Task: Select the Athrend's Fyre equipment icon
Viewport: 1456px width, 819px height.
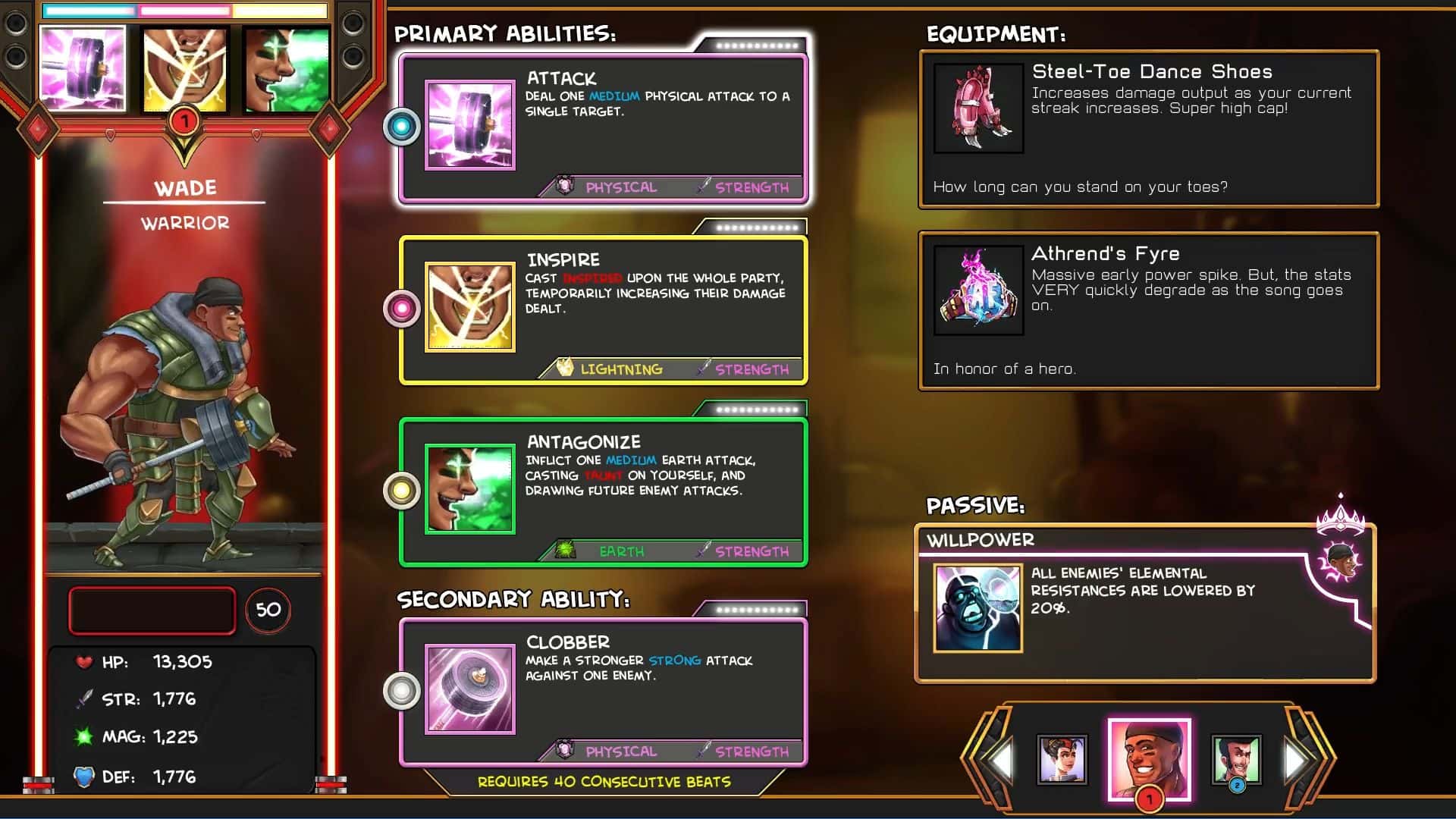Action: click(x=978, y=289)
